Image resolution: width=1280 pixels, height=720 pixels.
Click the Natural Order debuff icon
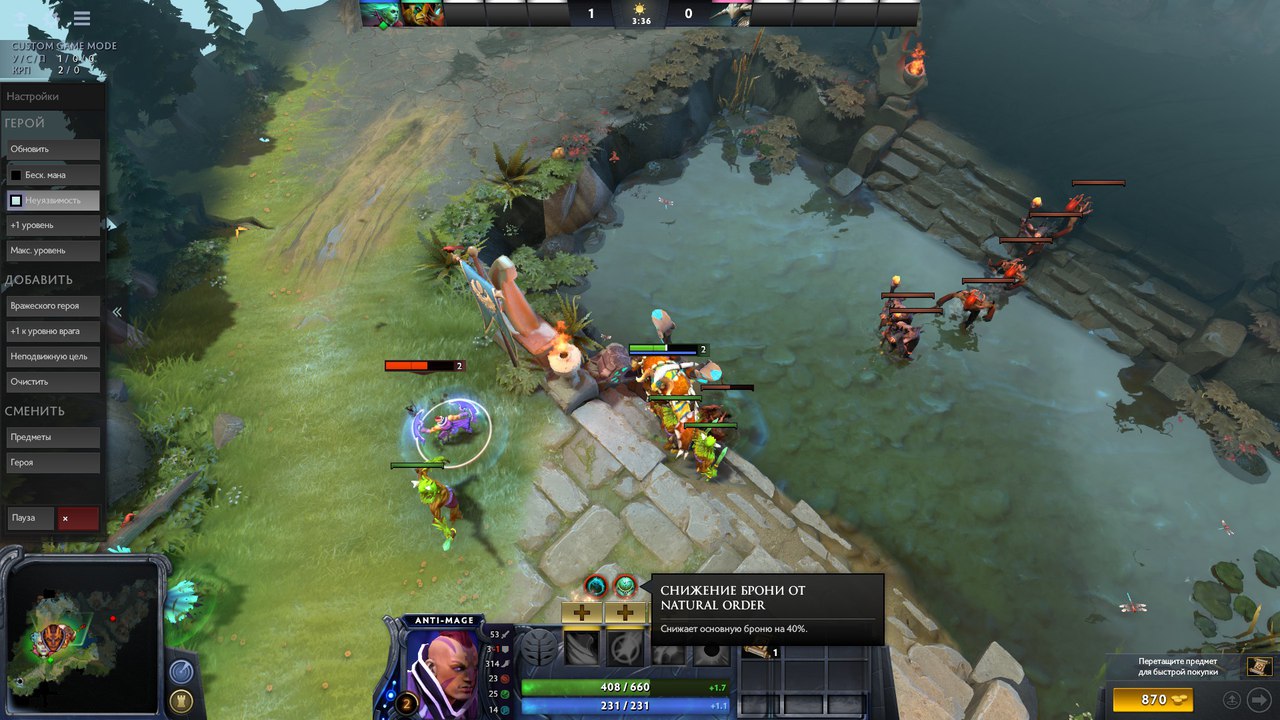tap(625, 585)
